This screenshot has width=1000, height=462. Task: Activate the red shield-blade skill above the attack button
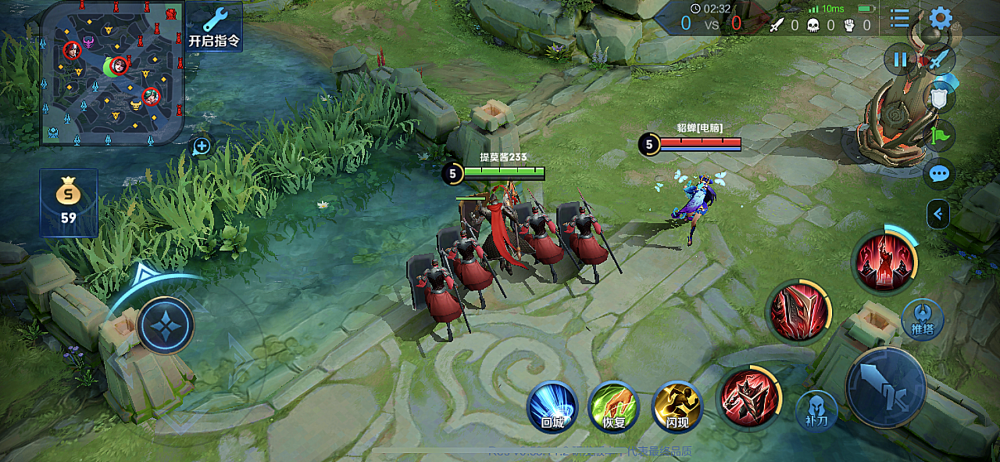(797, 309)
